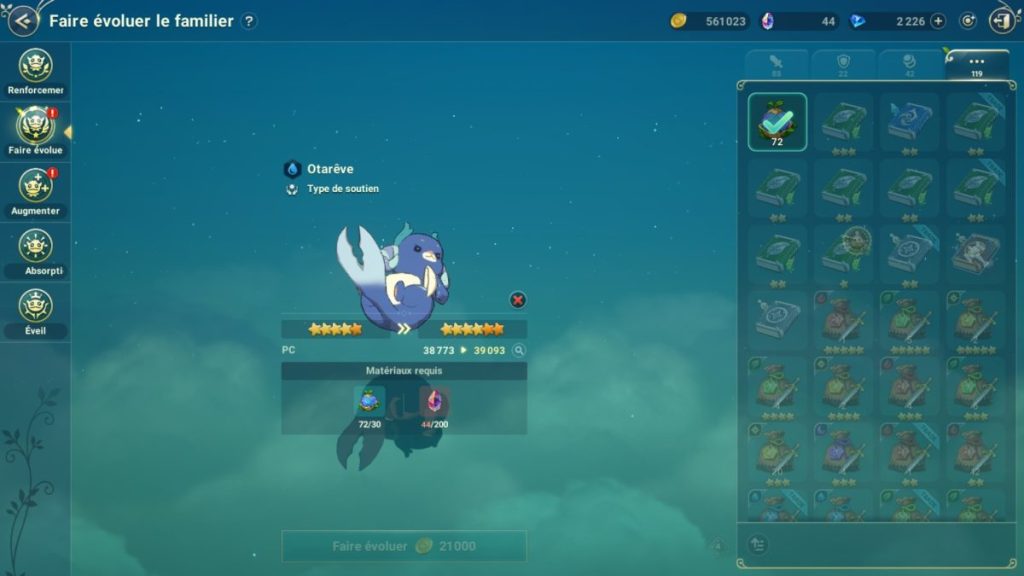
Task: Tap the purple crystal material 44/200
Action: coord(435,404)
